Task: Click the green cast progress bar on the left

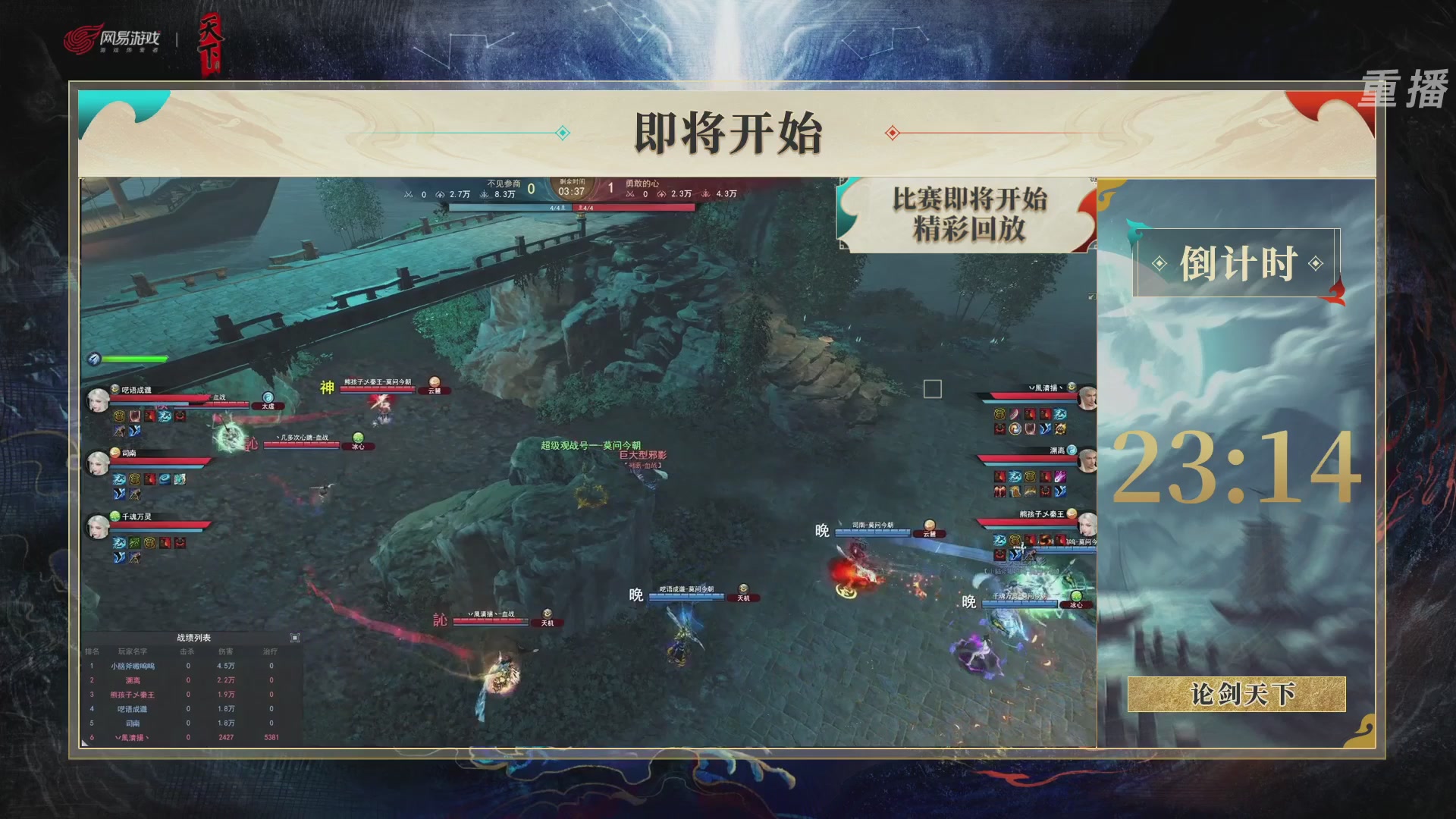Action: (x=133, y=359)
